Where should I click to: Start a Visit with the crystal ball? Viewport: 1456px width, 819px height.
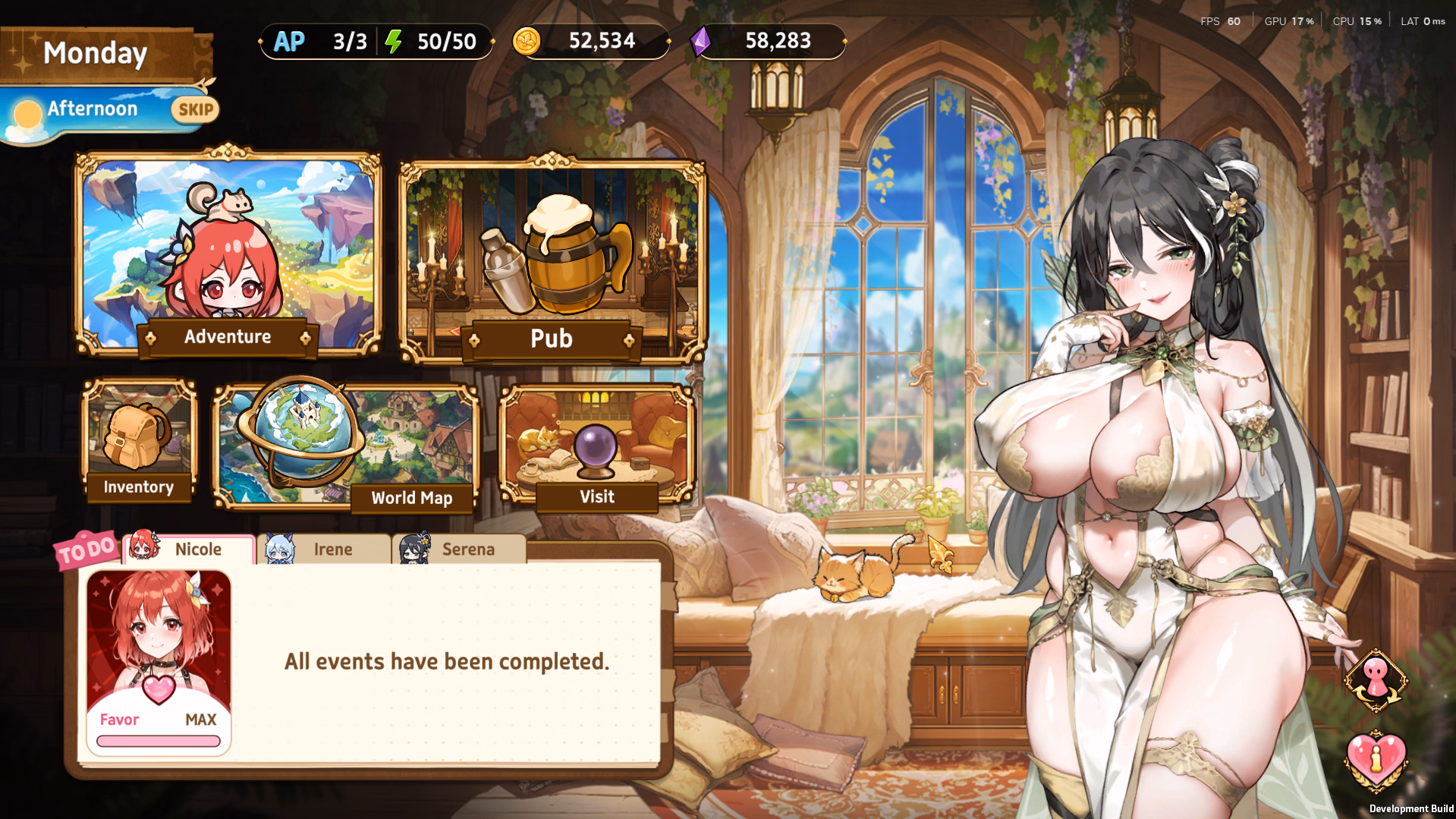pyautogui.click(x=597, y=444)
